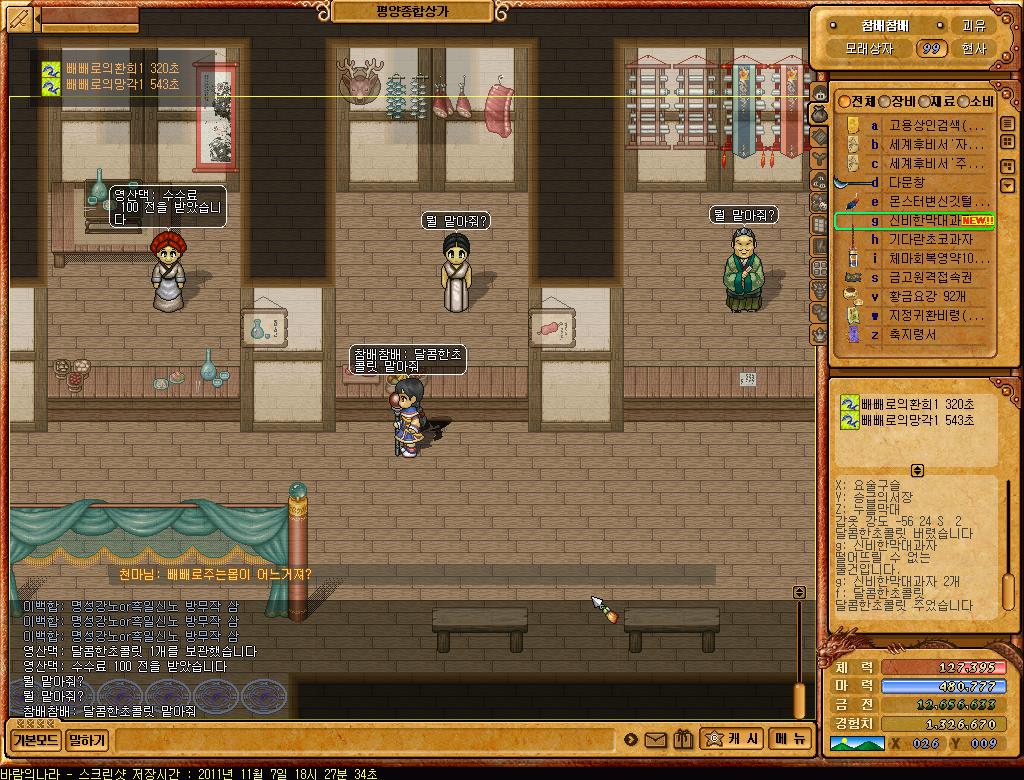
Task: Open the 메뉴 menu button
Action: pos(789,739)
